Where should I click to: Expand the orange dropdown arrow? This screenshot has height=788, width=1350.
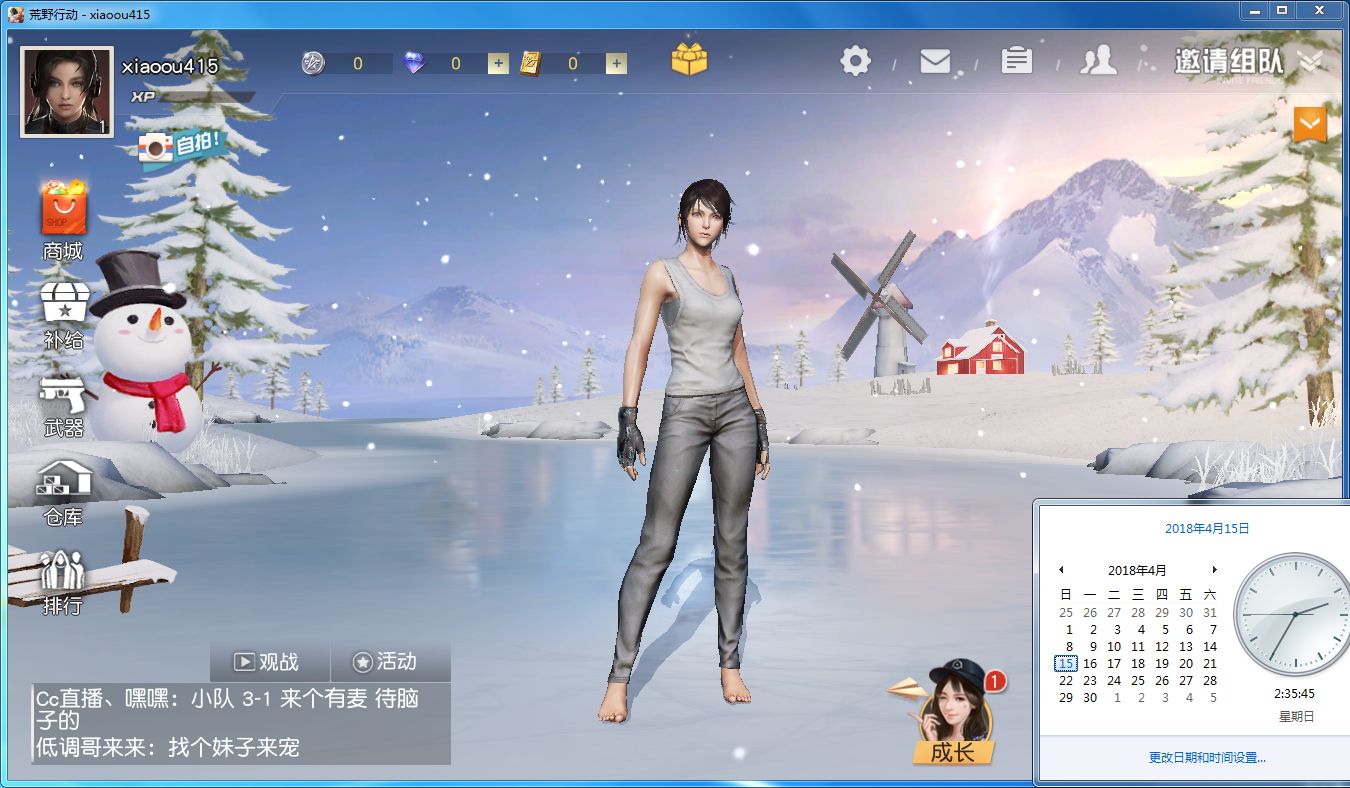coord(1310,124)
